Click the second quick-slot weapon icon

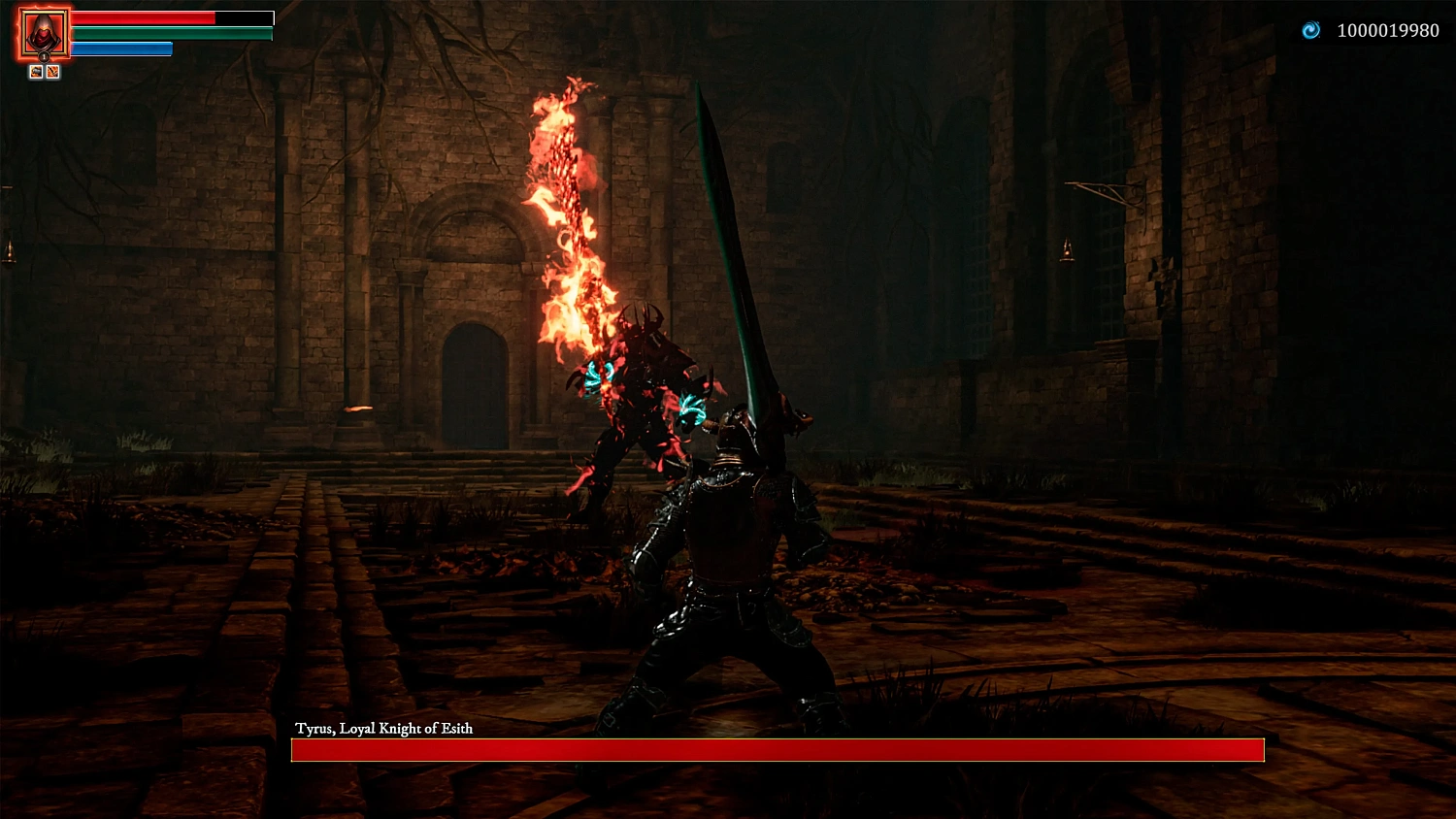point(52,71)
